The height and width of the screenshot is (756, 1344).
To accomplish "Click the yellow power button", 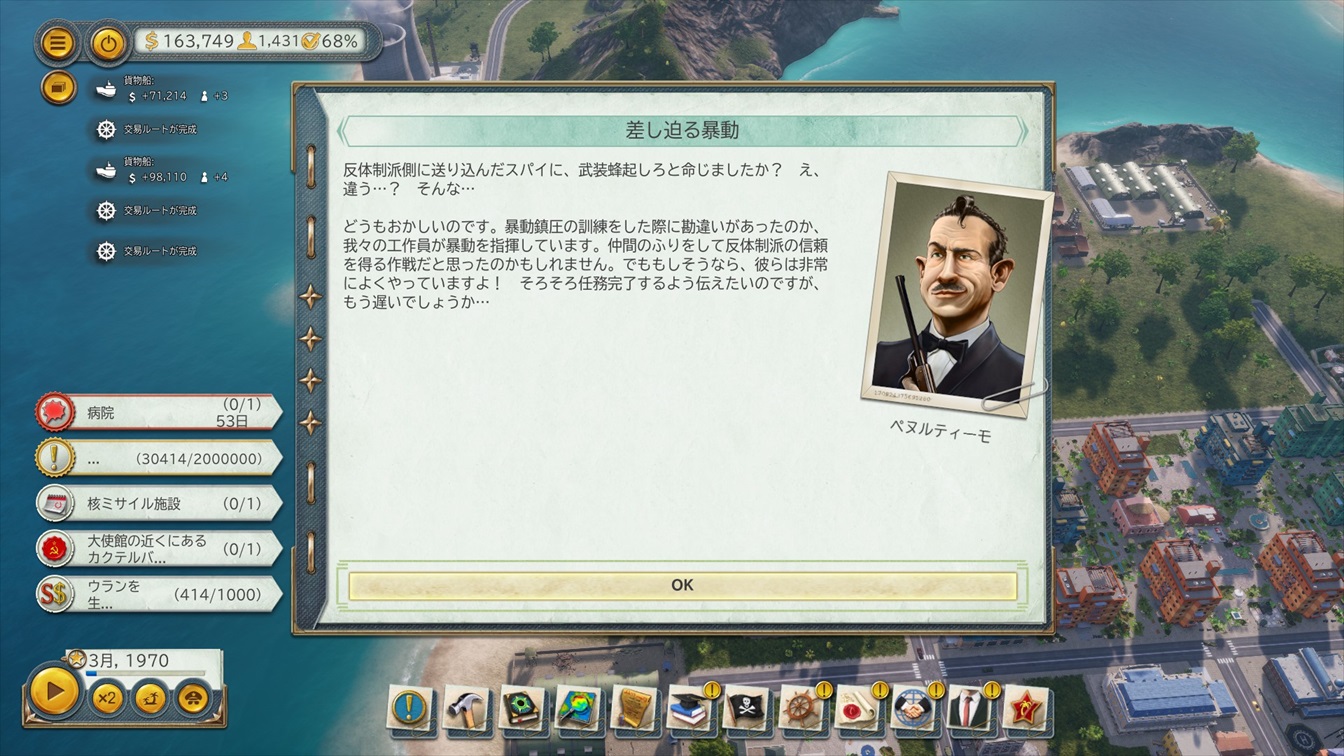I will pos(108,43).
